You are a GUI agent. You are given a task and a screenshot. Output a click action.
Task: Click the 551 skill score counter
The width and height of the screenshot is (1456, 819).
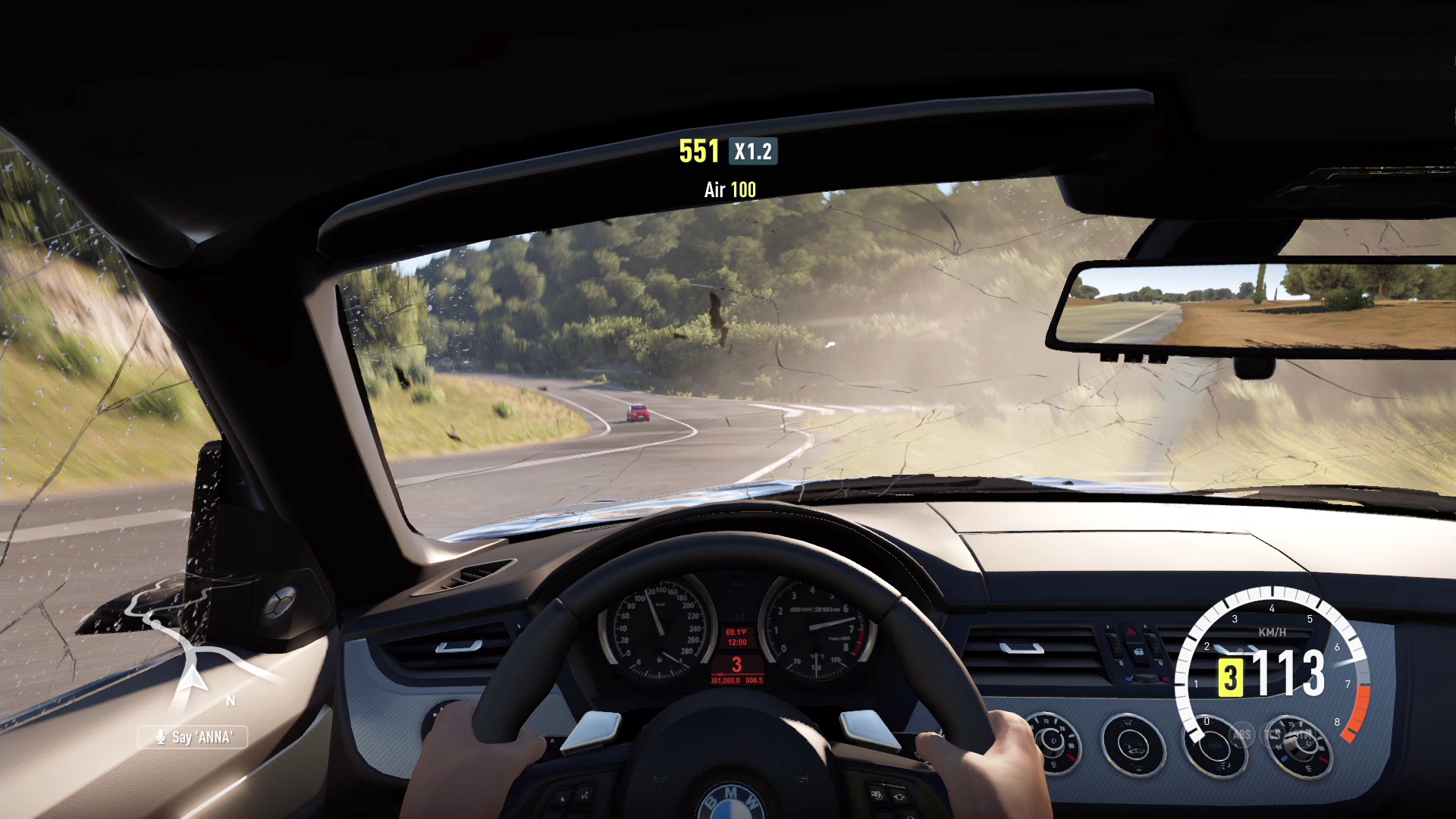[x=699, y=151]
